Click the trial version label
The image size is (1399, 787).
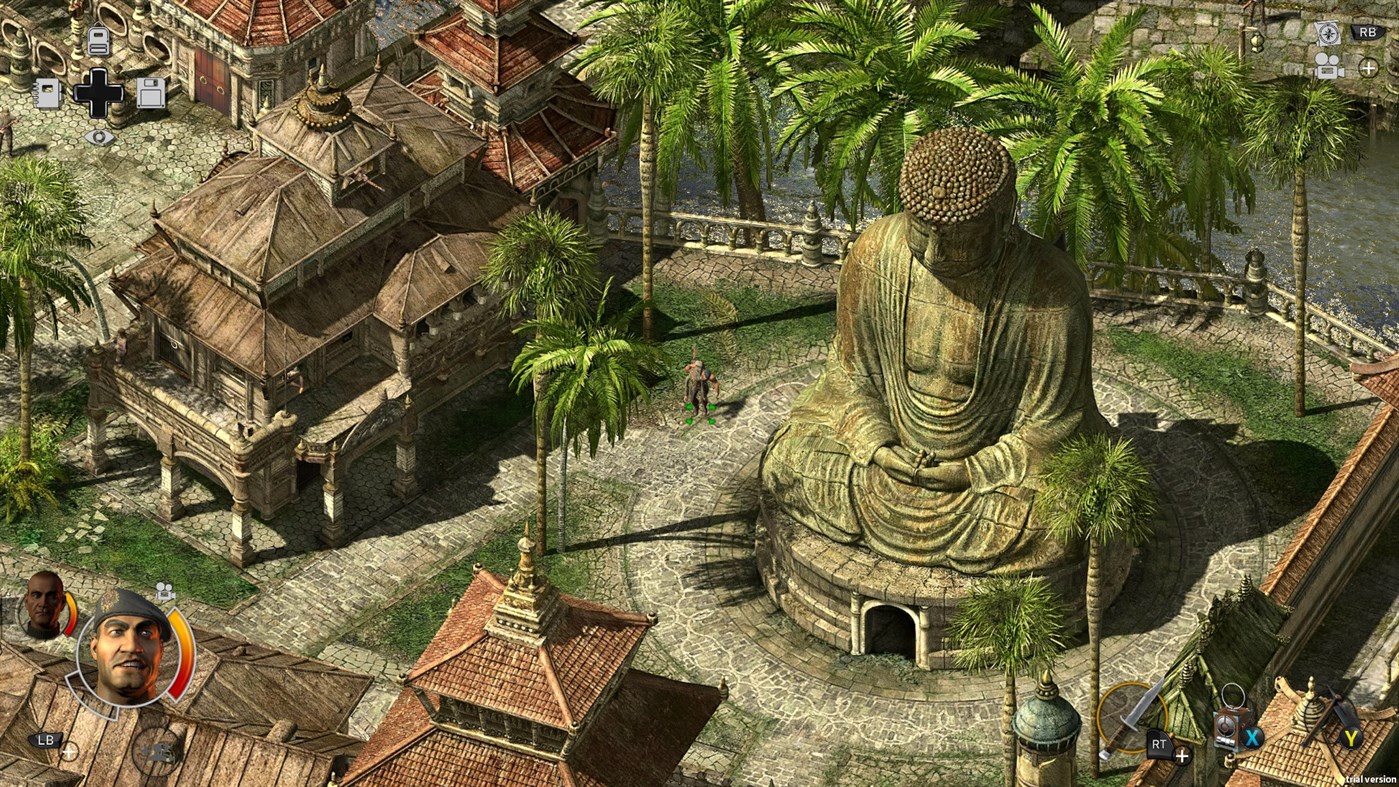[1369, 779]
